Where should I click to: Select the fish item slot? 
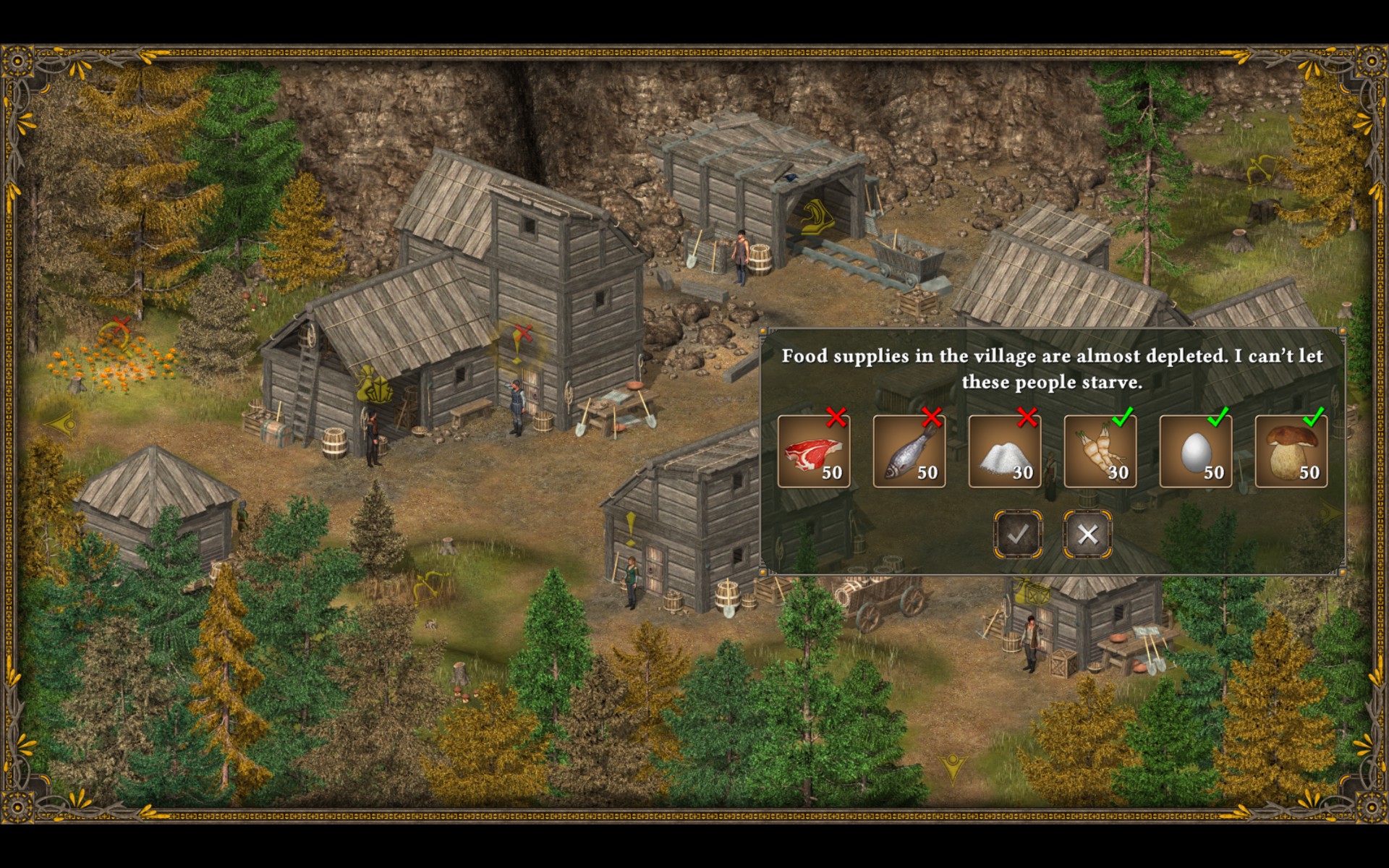point(909,451)
